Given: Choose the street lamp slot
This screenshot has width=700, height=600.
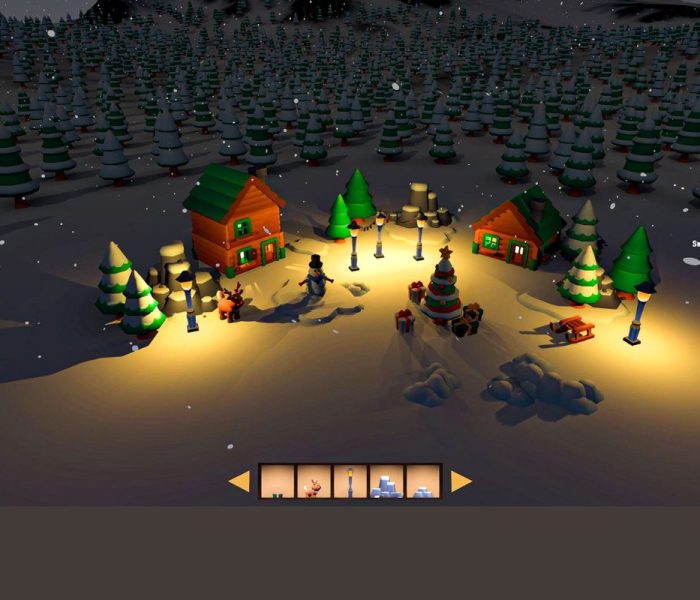Looking at the screenshot, I should click(350, 481).
